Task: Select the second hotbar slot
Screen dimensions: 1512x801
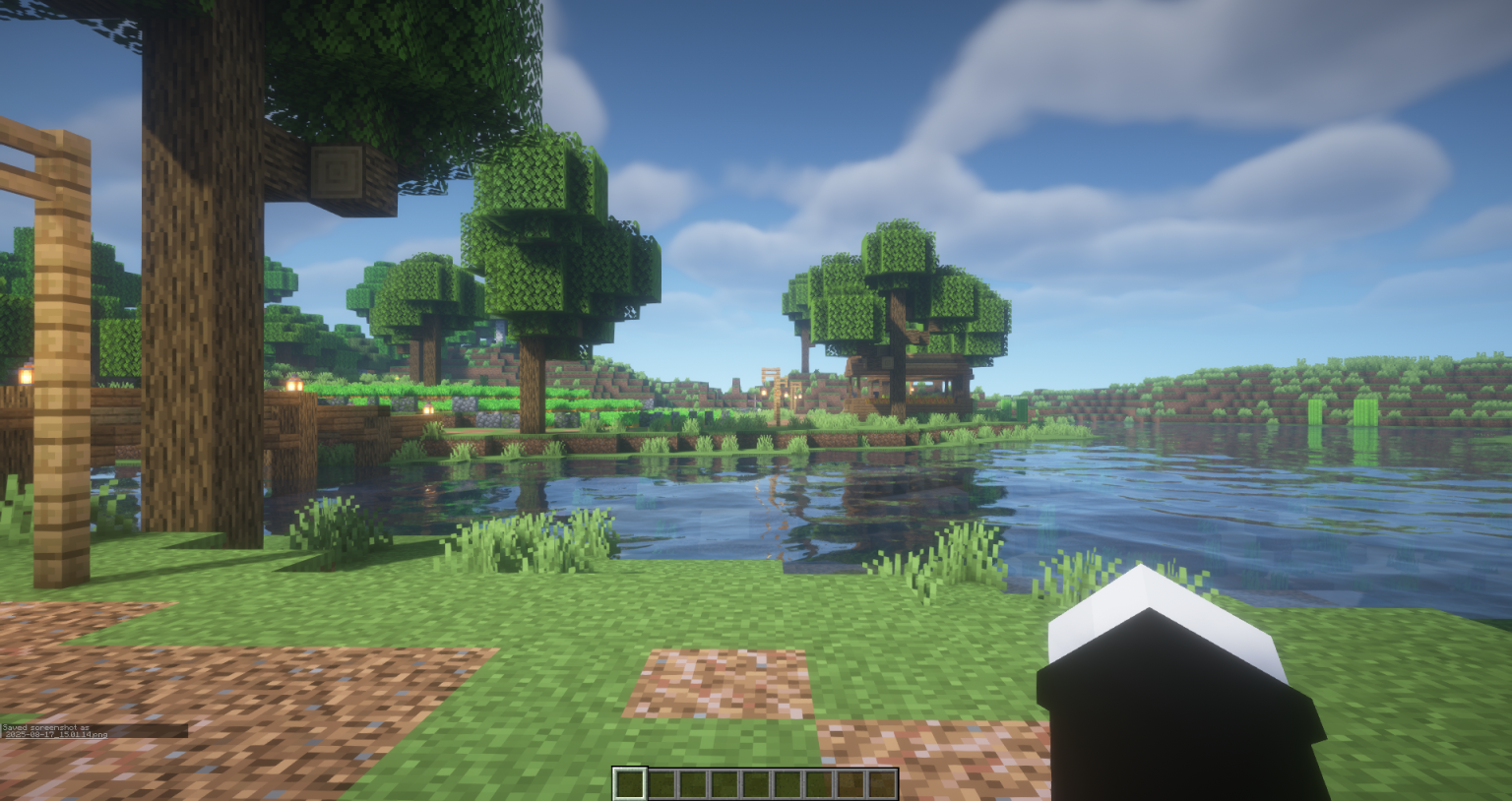Action: click(x=661, y=783)
